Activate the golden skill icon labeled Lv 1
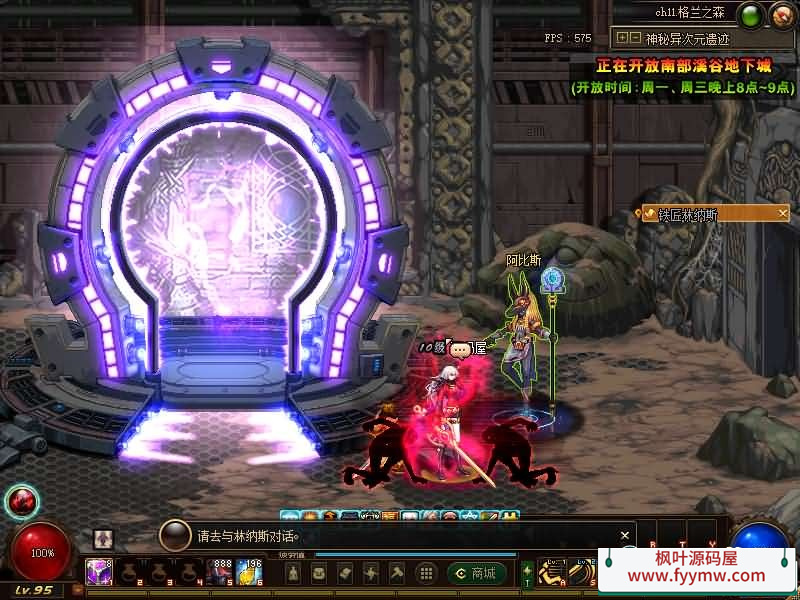 click(552, 574)
